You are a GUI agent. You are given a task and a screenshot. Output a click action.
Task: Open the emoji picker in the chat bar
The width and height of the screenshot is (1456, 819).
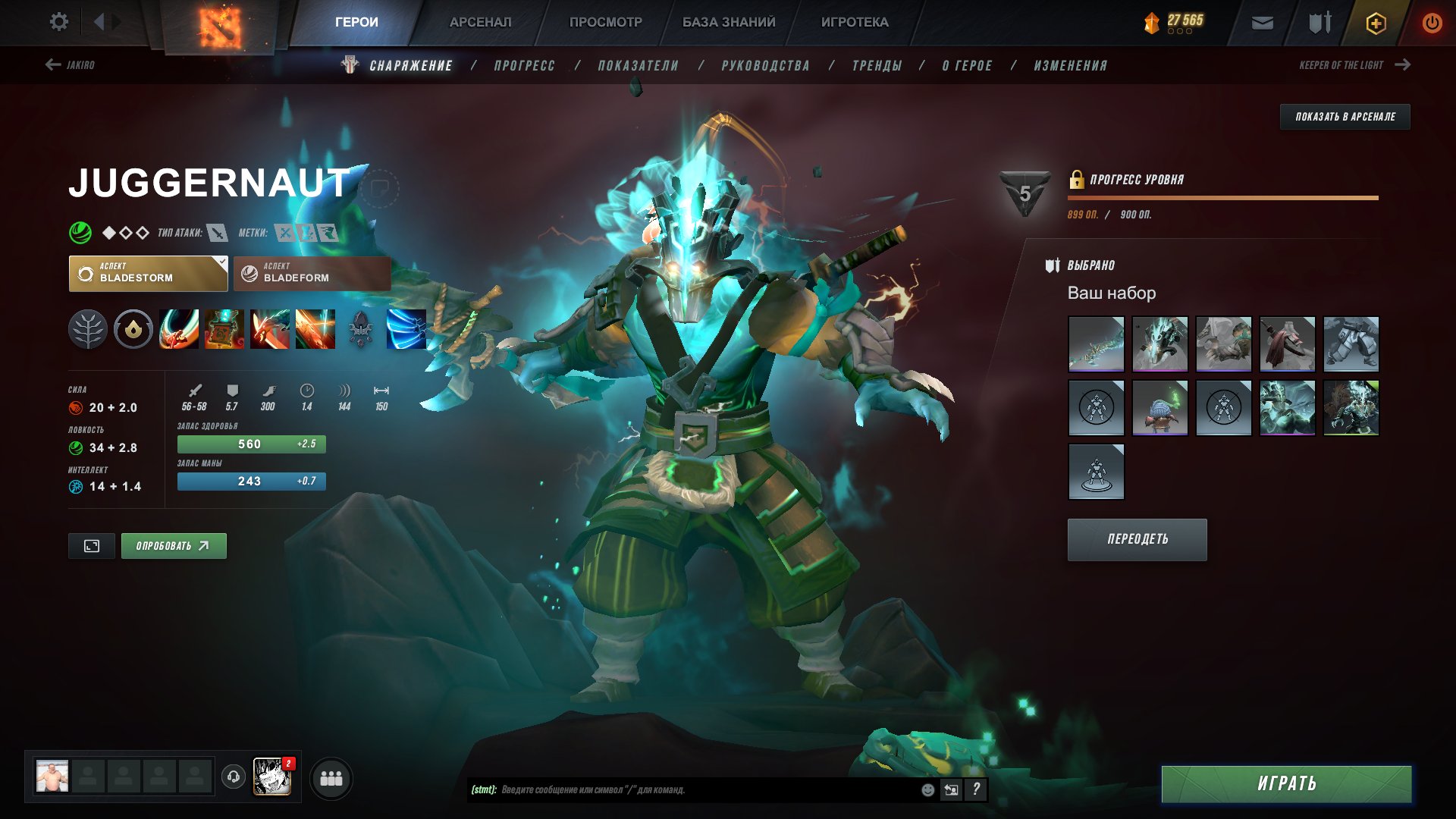pyautogui.click(x=927, y=790)
